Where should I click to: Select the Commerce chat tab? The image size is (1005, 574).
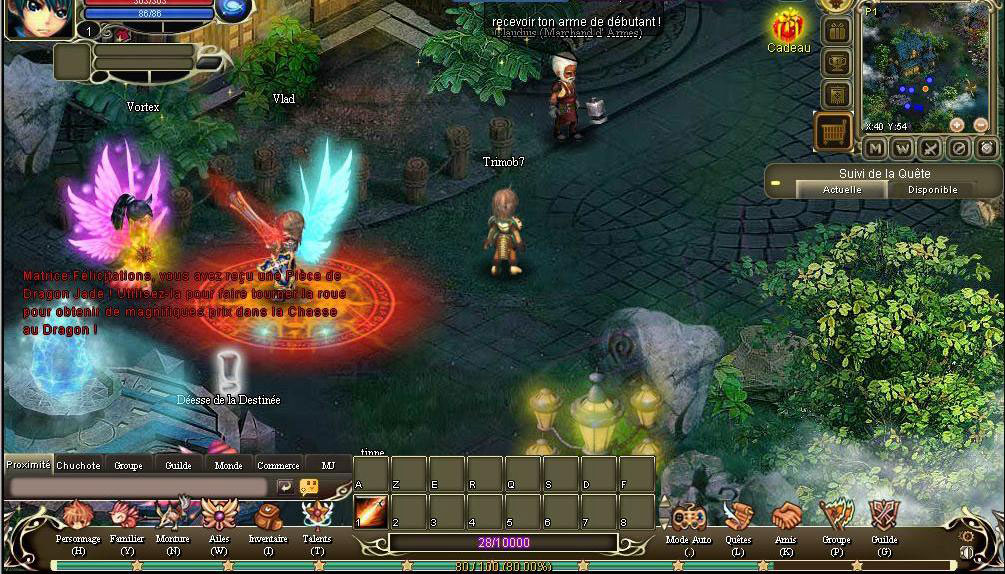pos(278,465)
